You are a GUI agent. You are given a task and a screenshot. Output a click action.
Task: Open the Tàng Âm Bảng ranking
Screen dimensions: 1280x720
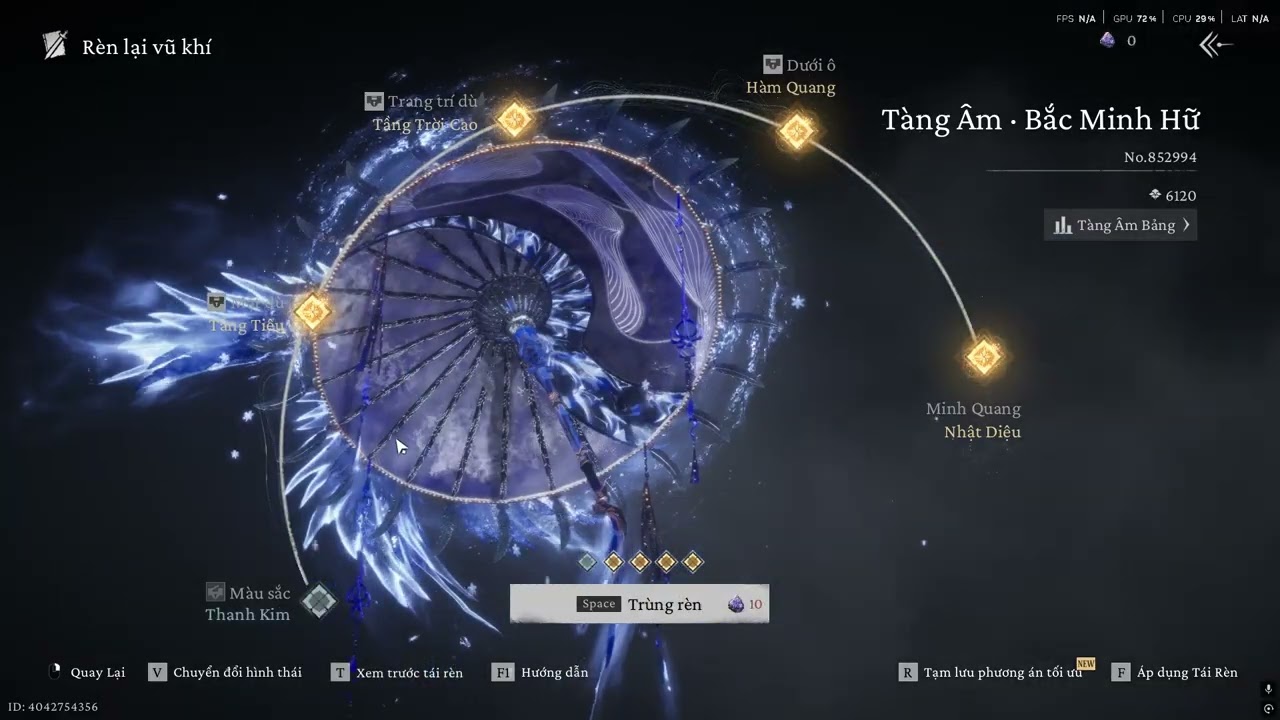pos(1120,225)
